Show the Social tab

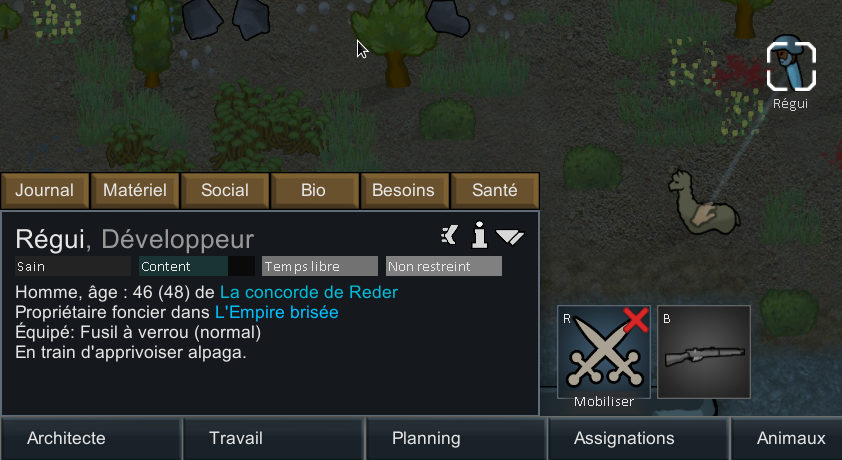coord(225,190)
